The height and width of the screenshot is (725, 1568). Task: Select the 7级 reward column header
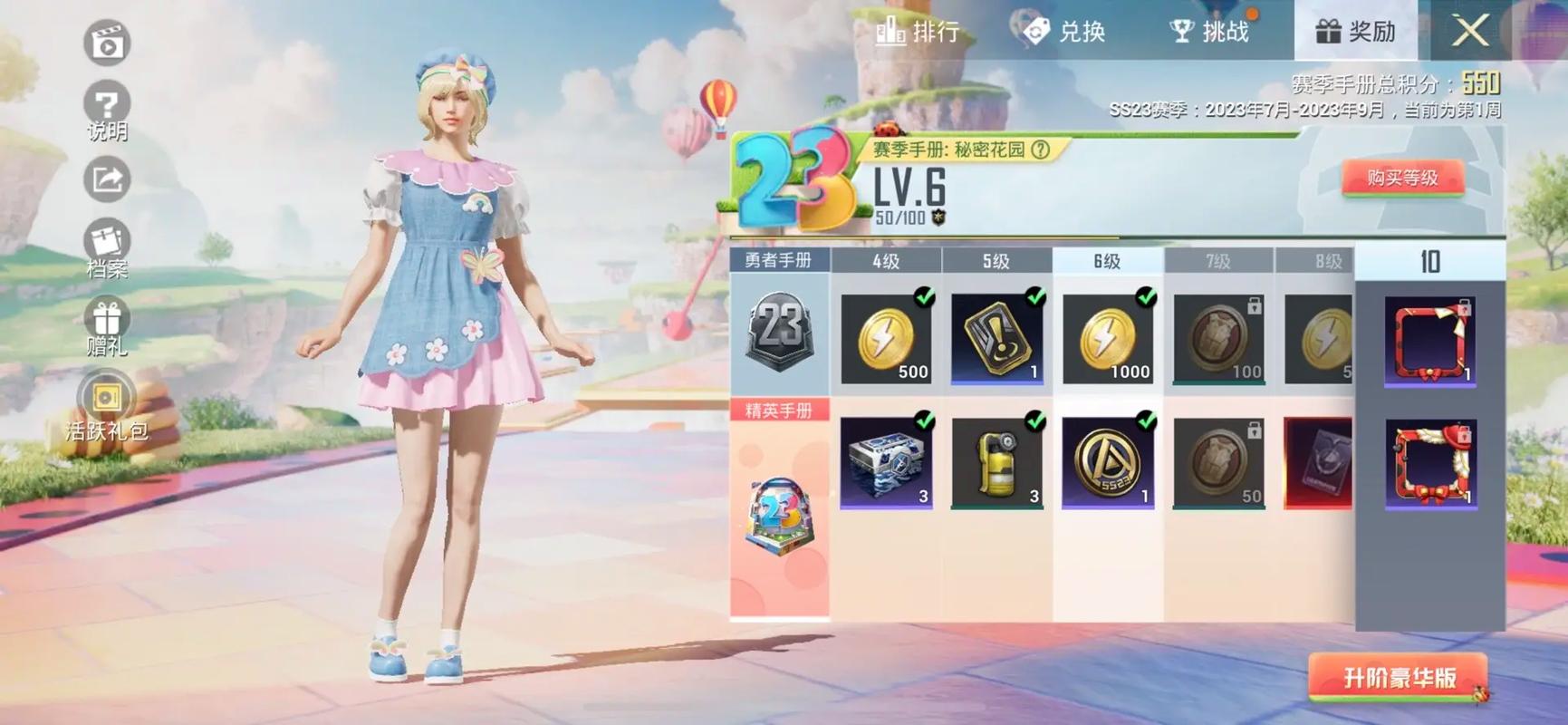(x=1217, y=261)
